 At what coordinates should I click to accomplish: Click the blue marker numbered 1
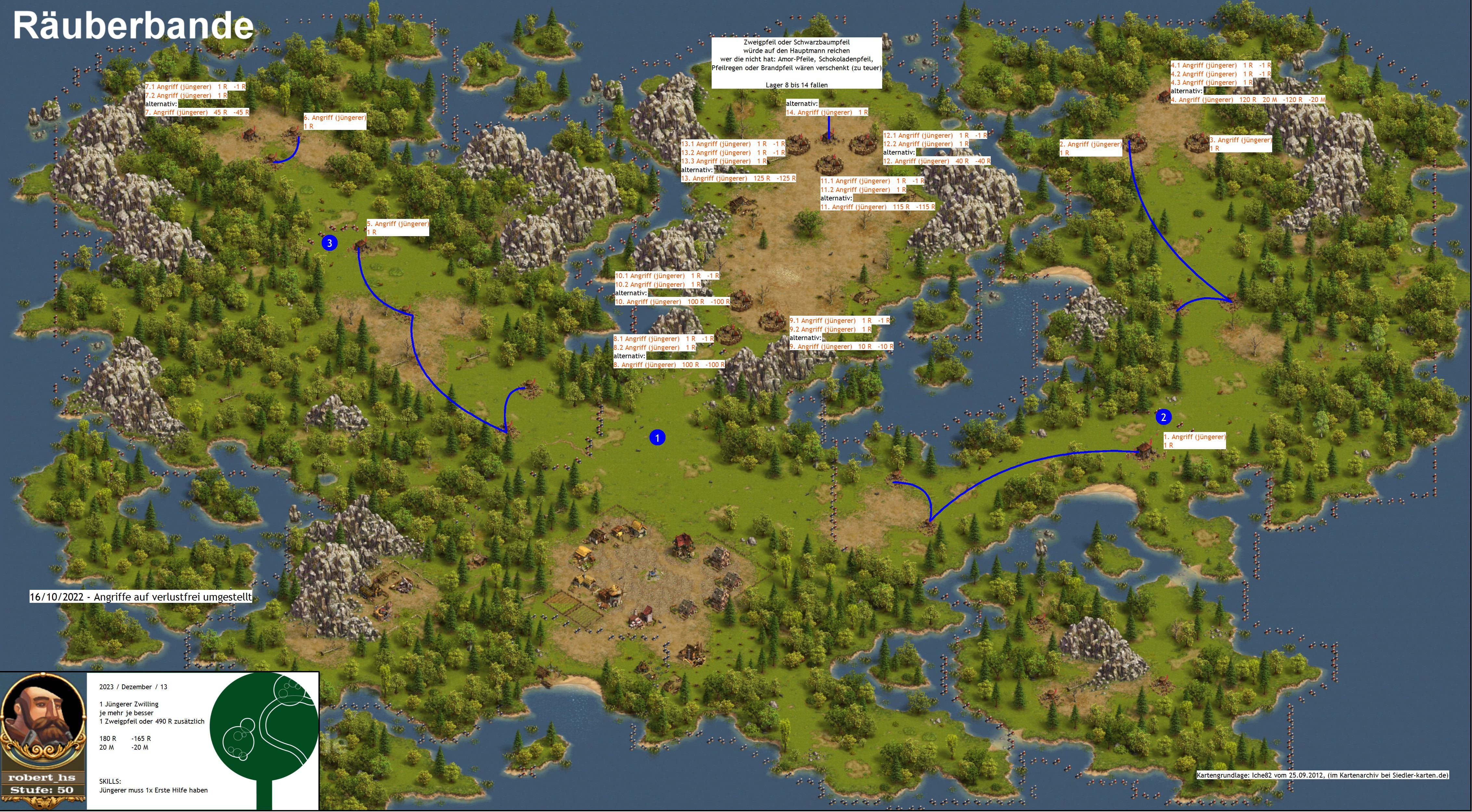[657, 438]
